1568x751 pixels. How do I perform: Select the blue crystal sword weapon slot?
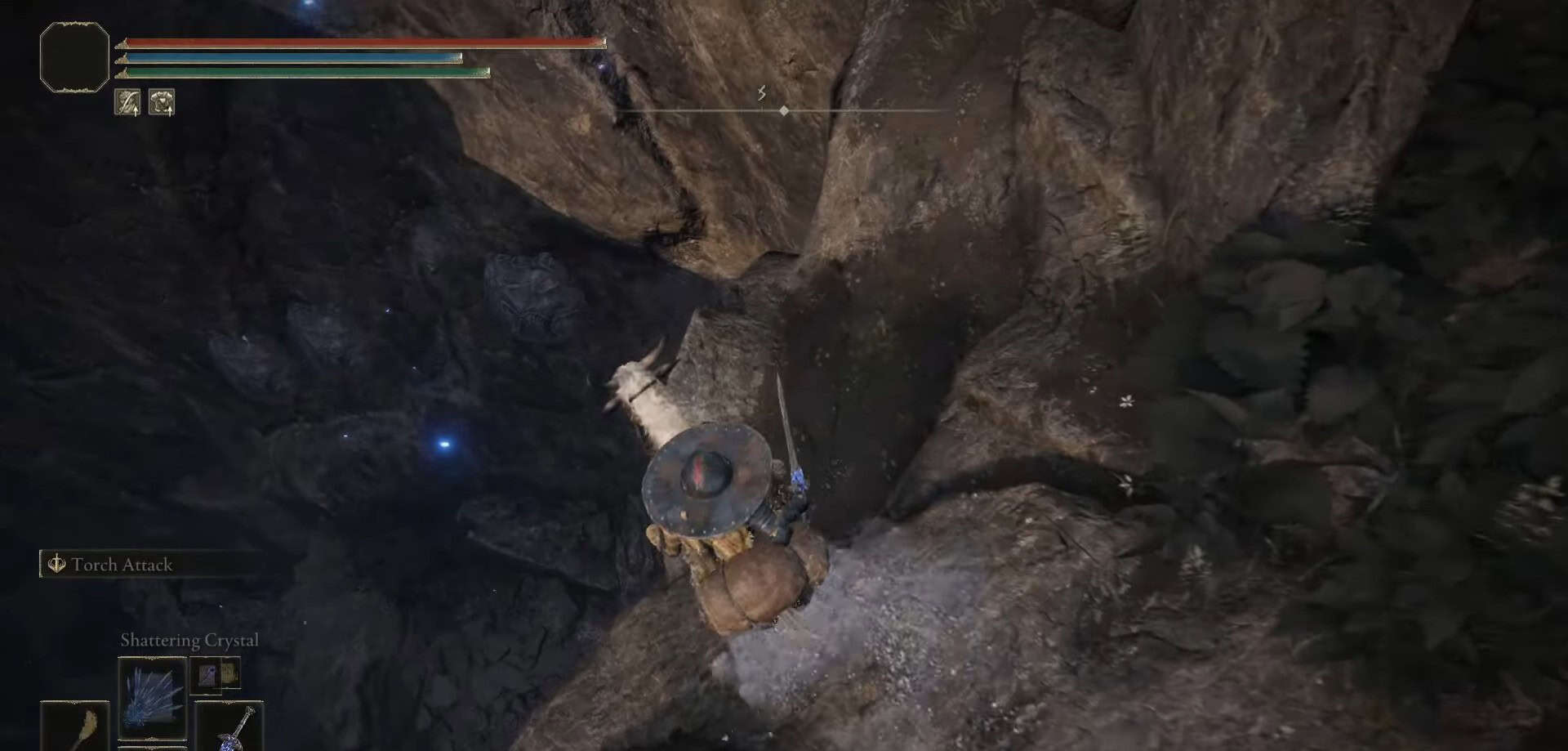(x=229, y=726)
